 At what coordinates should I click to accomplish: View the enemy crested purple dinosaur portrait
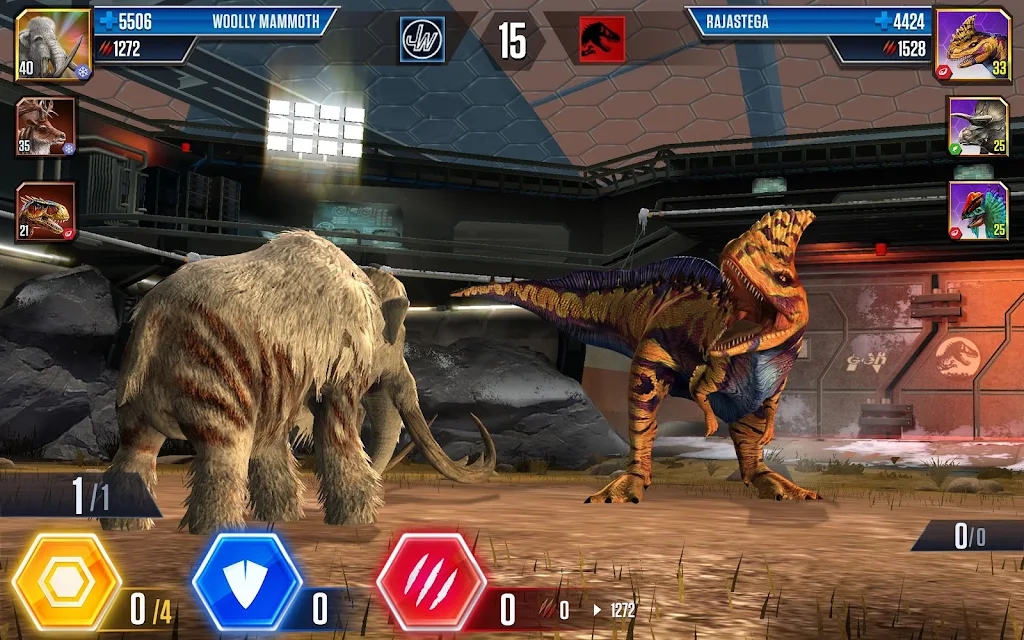[978, 212]
